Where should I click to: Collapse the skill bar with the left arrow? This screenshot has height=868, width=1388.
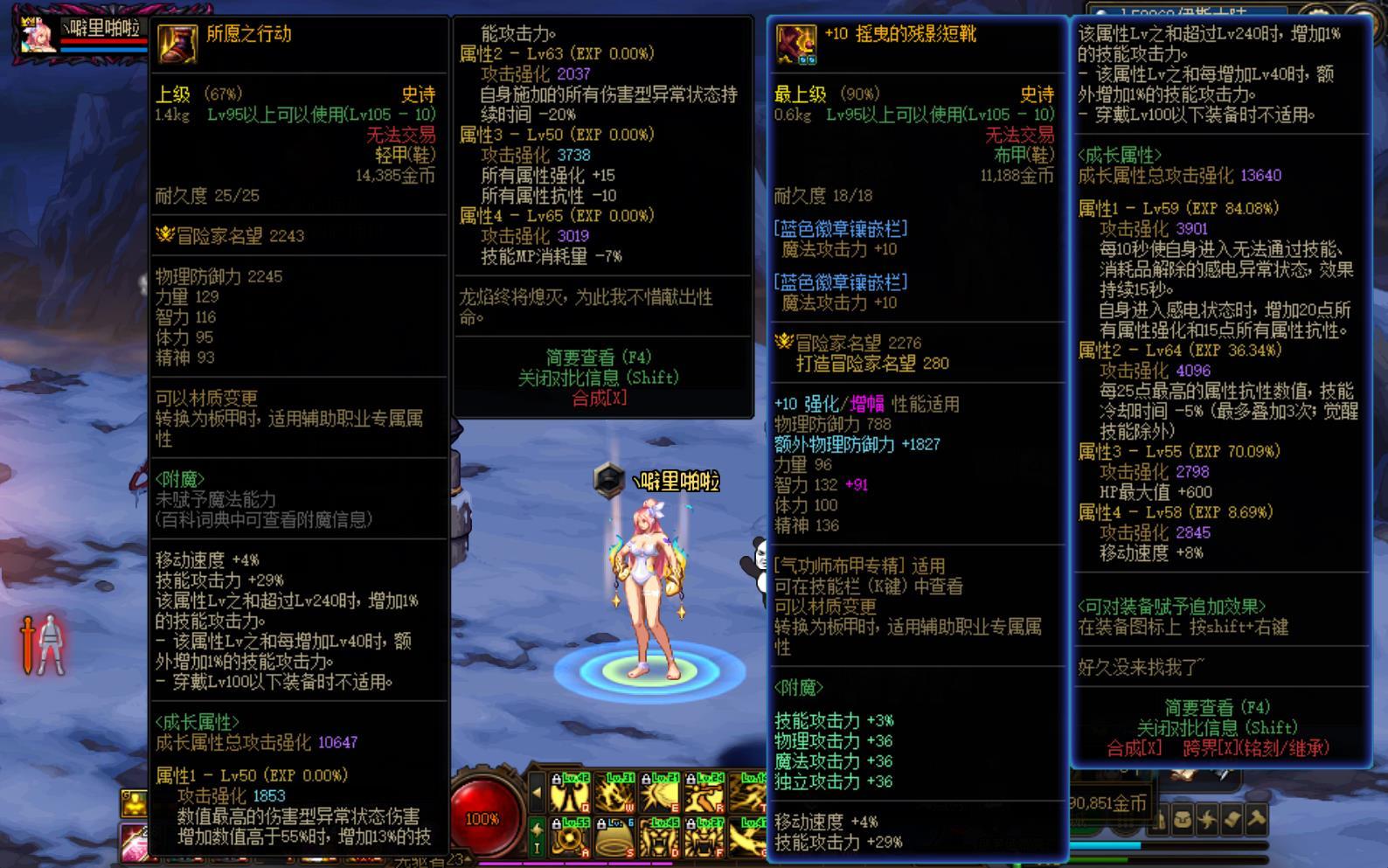[x=538, y=791]
